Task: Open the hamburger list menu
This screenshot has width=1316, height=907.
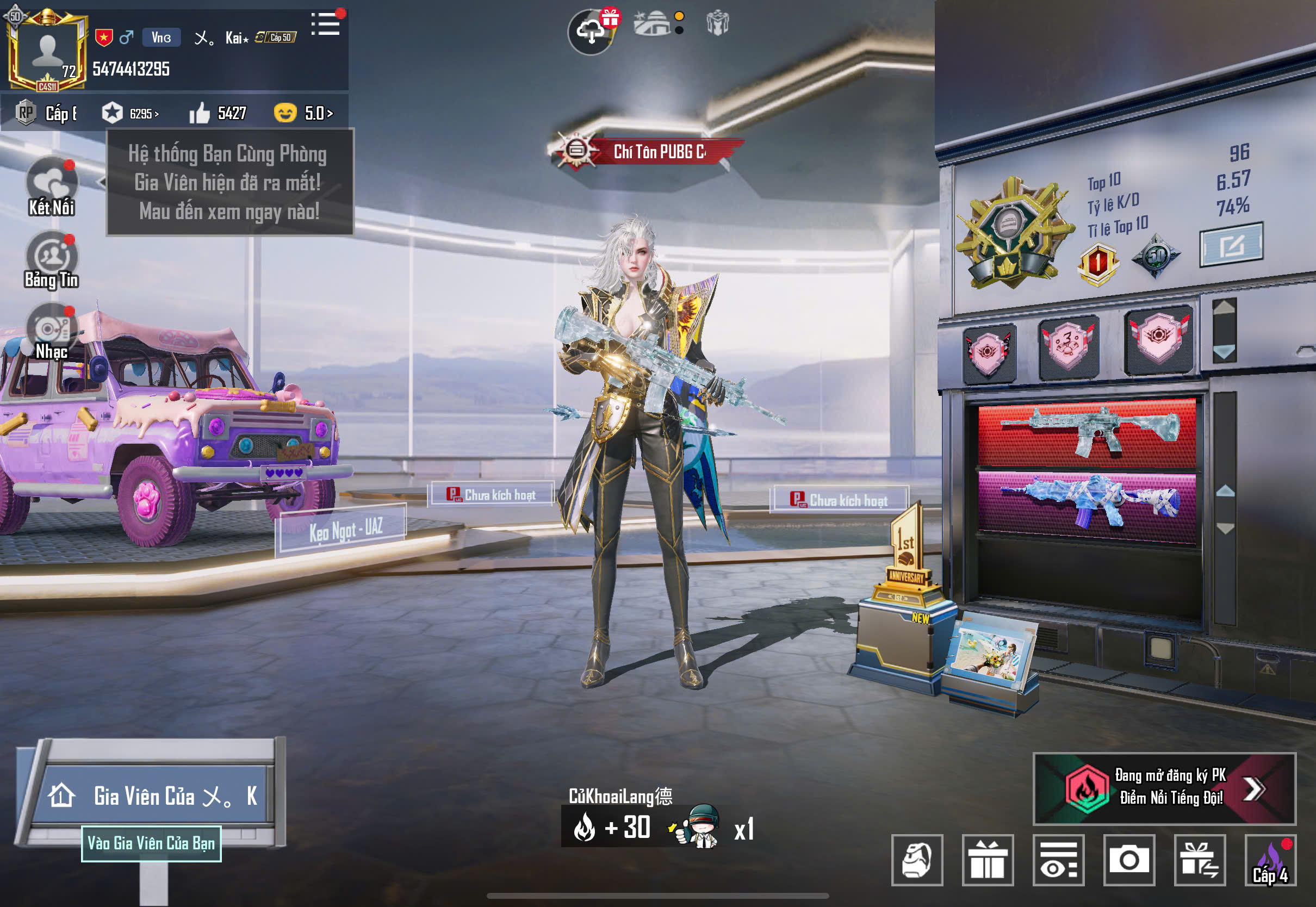Action: pyautogui.click(x=326, y=24)
